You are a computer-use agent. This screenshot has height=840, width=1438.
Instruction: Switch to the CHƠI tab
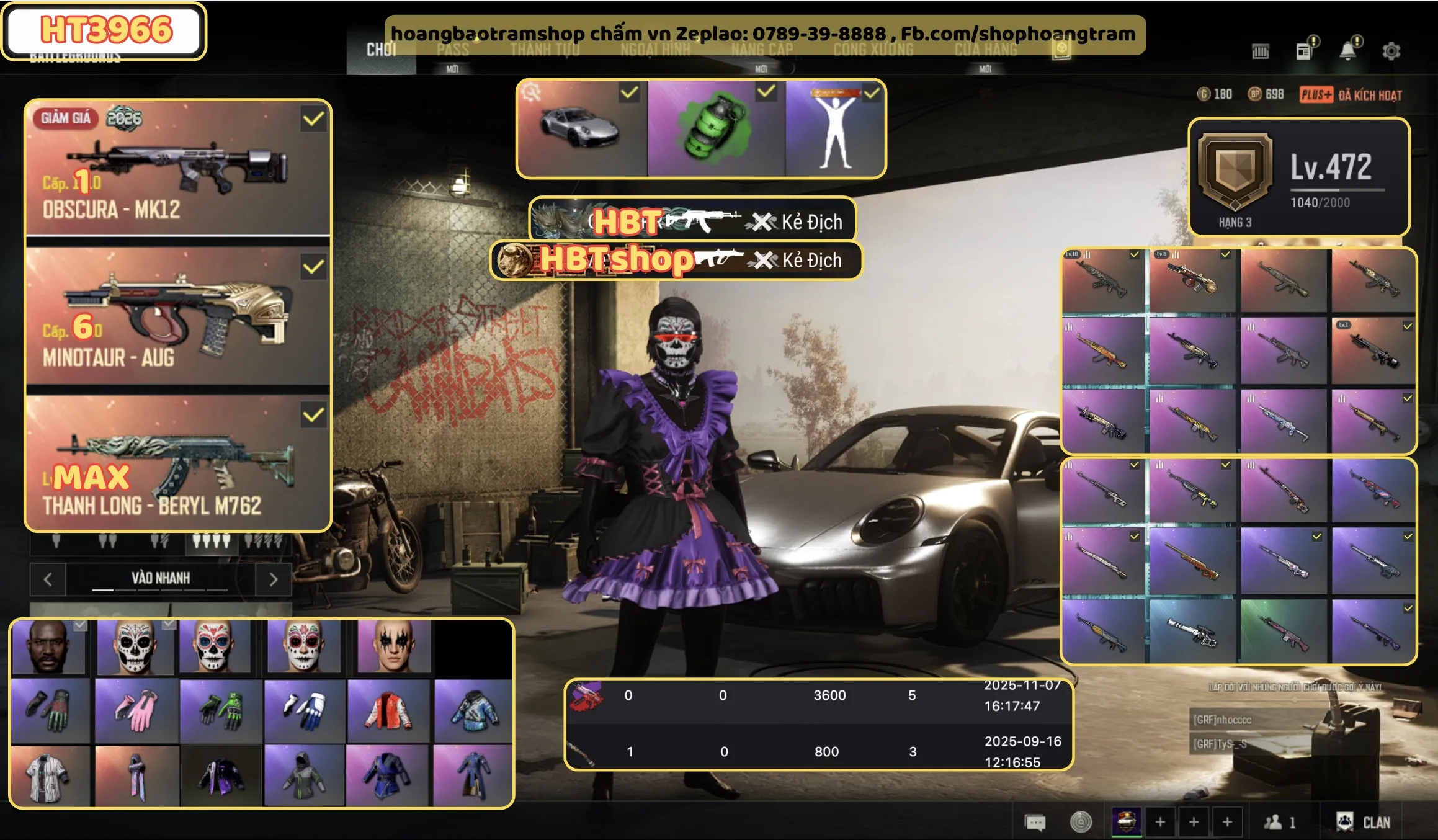click(x=381, y=50)
